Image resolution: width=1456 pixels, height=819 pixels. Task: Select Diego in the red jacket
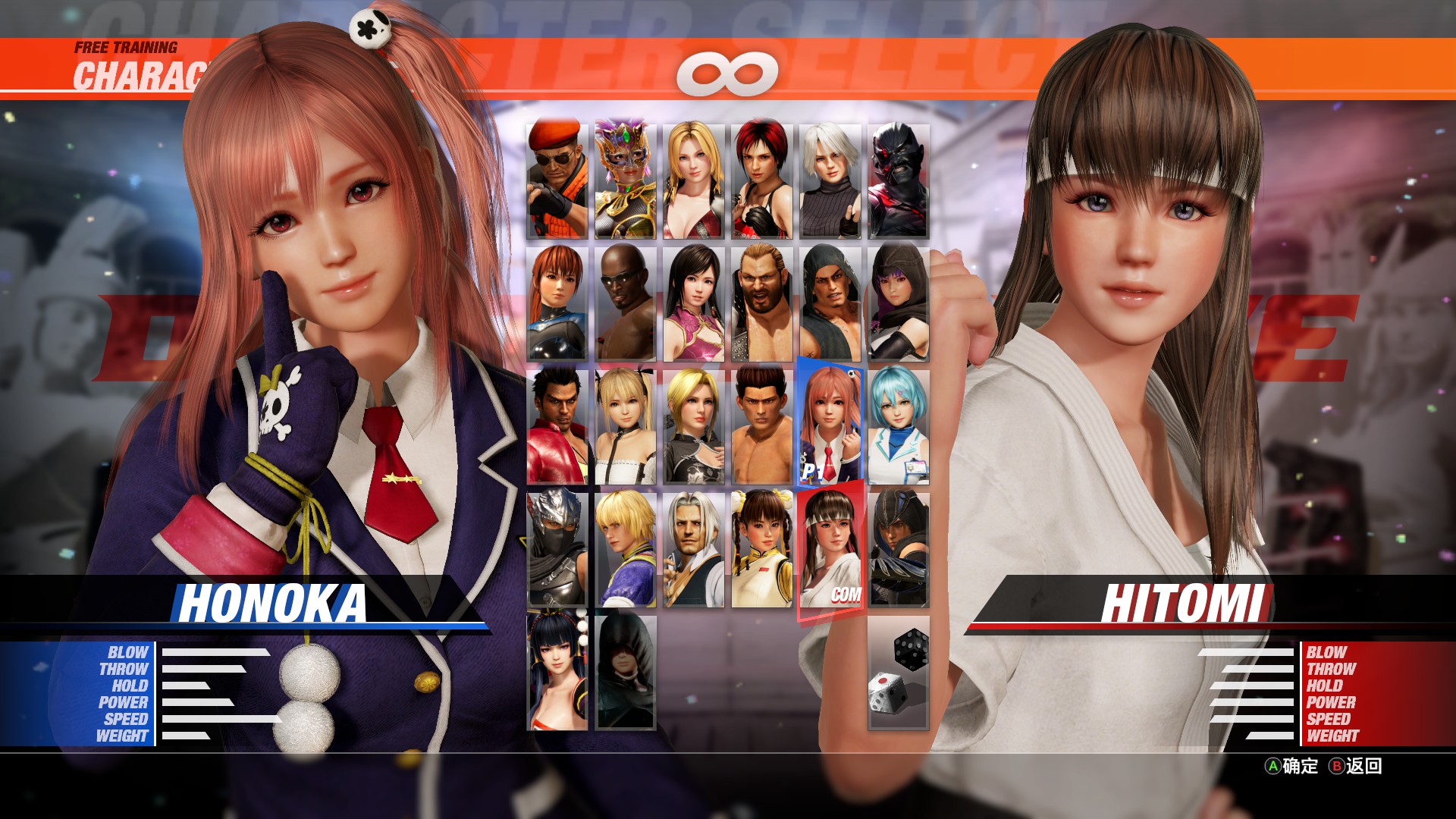(x=557, y=426)
